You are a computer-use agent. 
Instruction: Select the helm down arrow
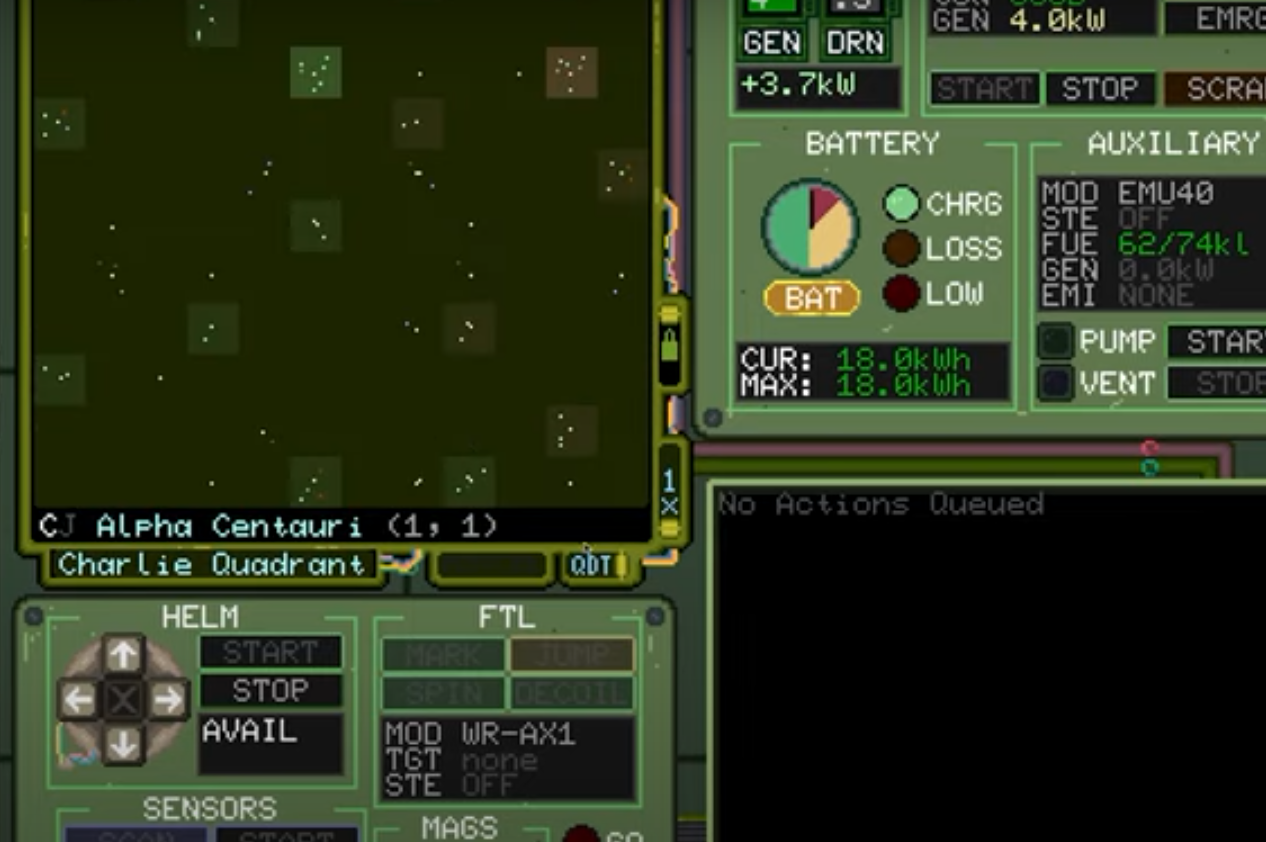(123, 744)
